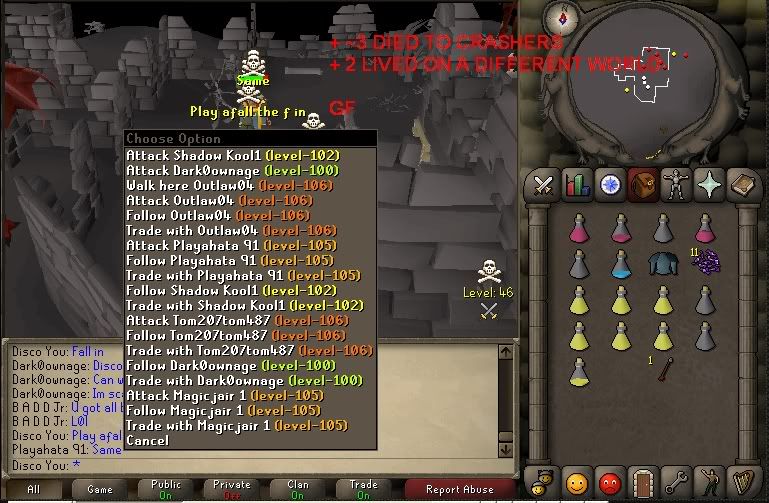Viewport: 769px width, 503px height.
Task: Select Attack Magicjair 1 option
Action: click(224, 395)
